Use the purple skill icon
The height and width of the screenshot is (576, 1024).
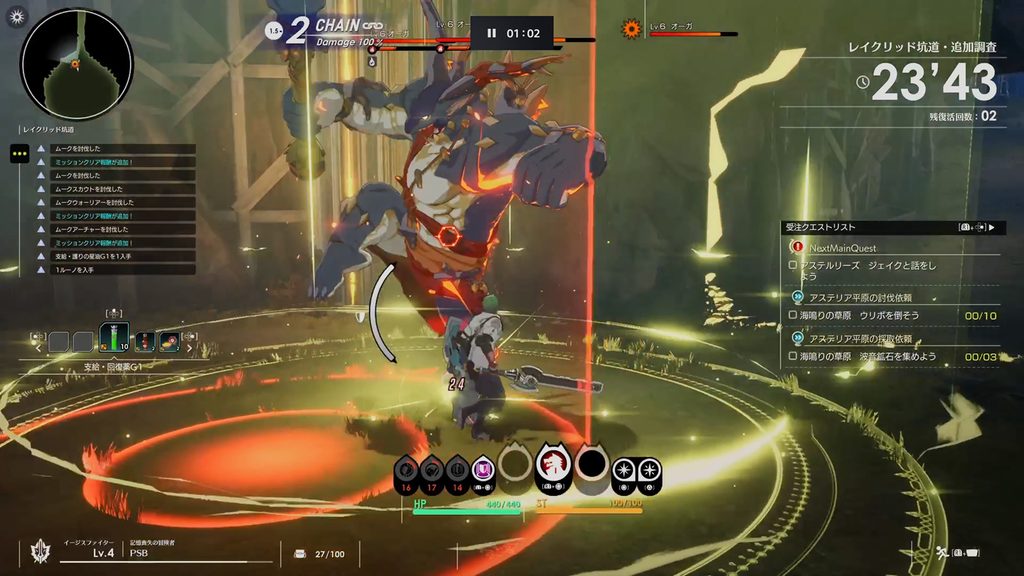(481, 467)
